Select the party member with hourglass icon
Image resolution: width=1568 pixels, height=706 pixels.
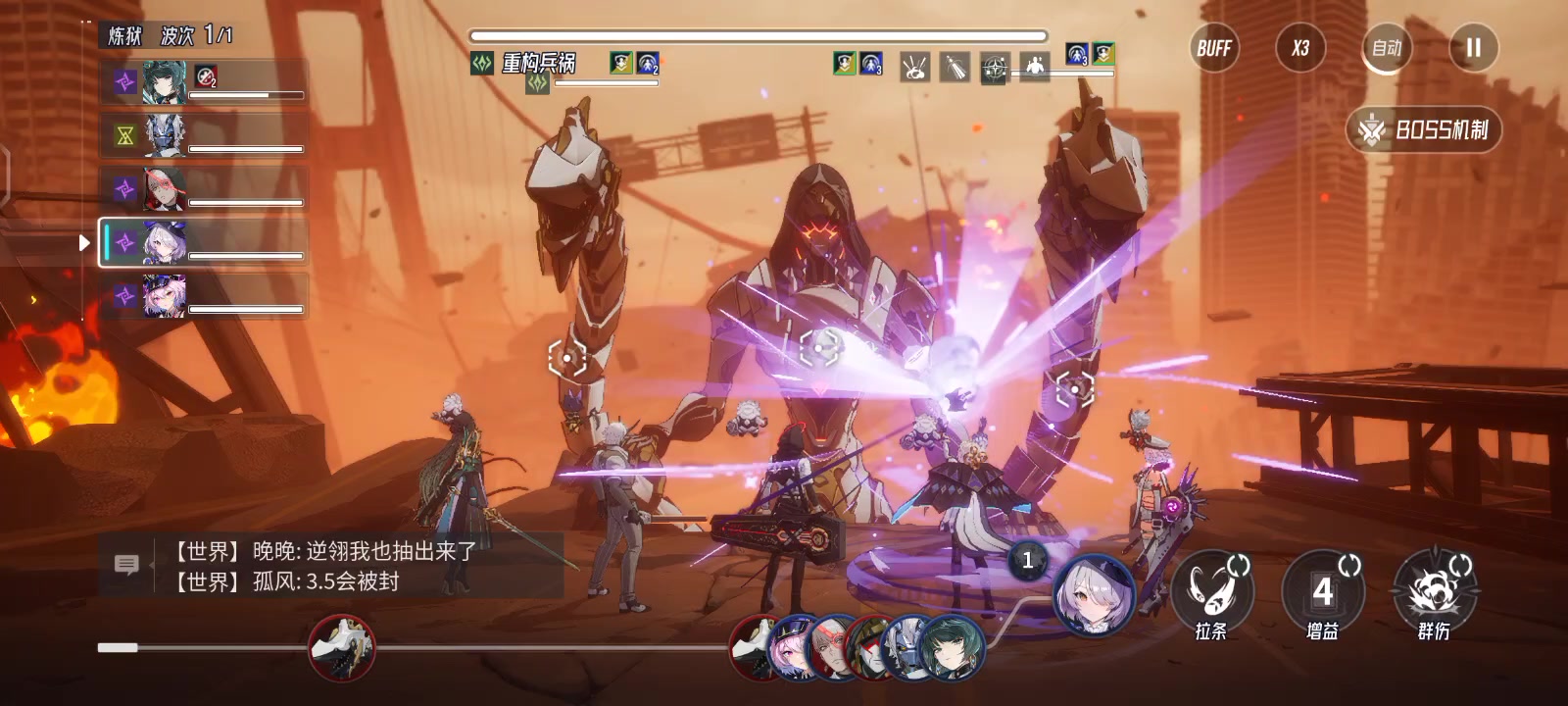[204, 135]
